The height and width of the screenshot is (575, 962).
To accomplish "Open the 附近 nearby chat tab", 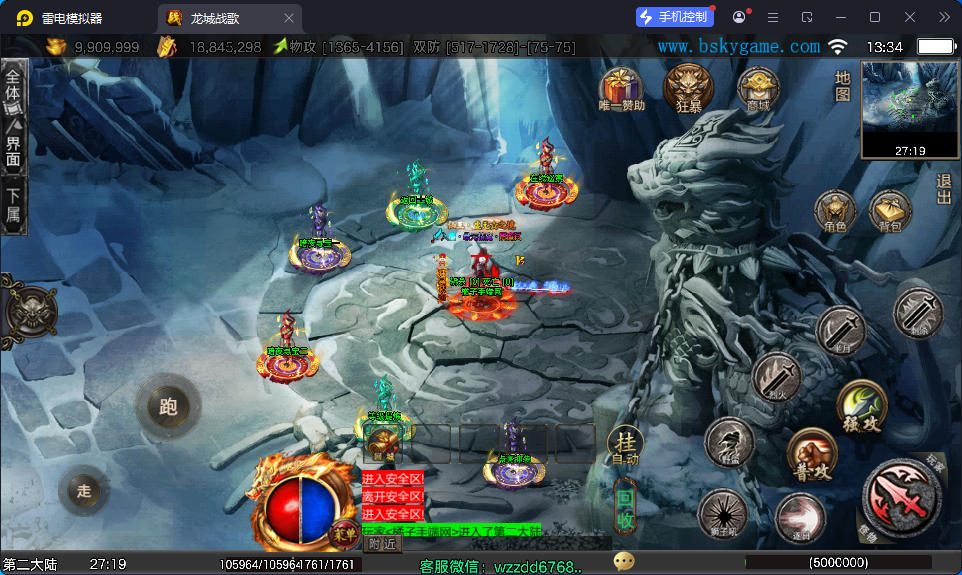I will [x=382, y=543].
